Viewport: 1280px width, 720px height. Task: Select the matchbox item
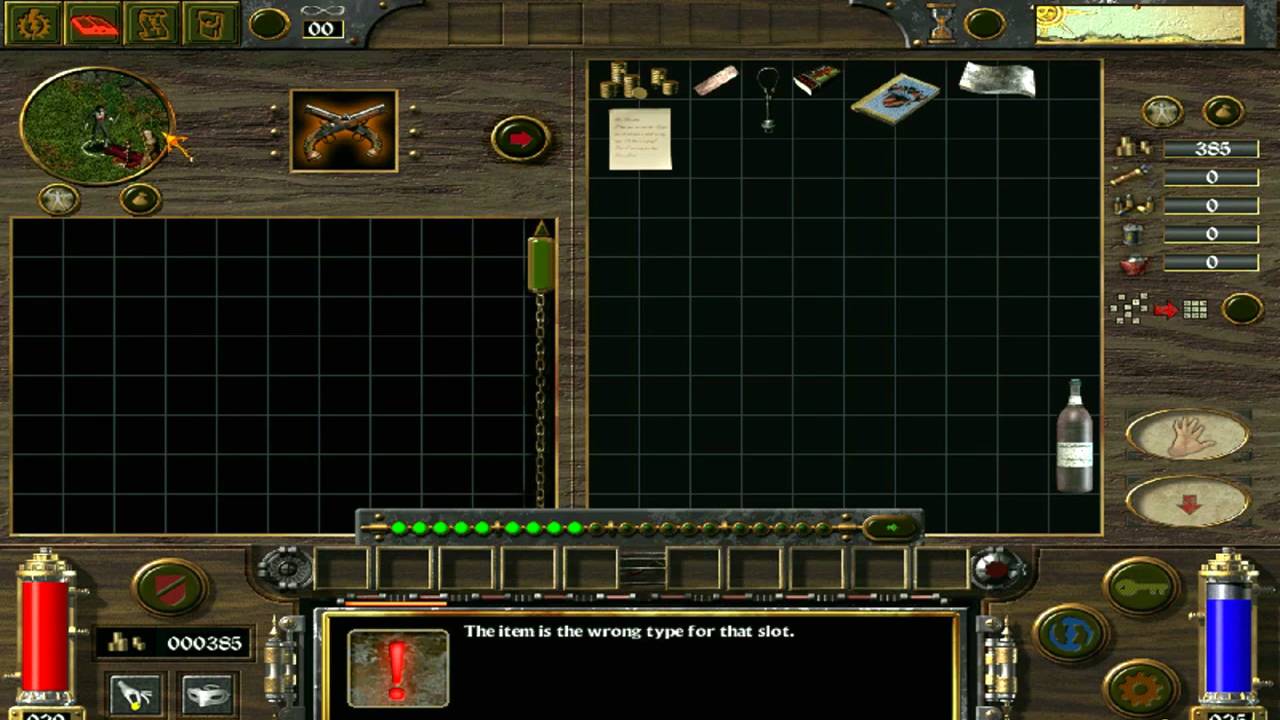pyautogui.click(x=816, y=80)
